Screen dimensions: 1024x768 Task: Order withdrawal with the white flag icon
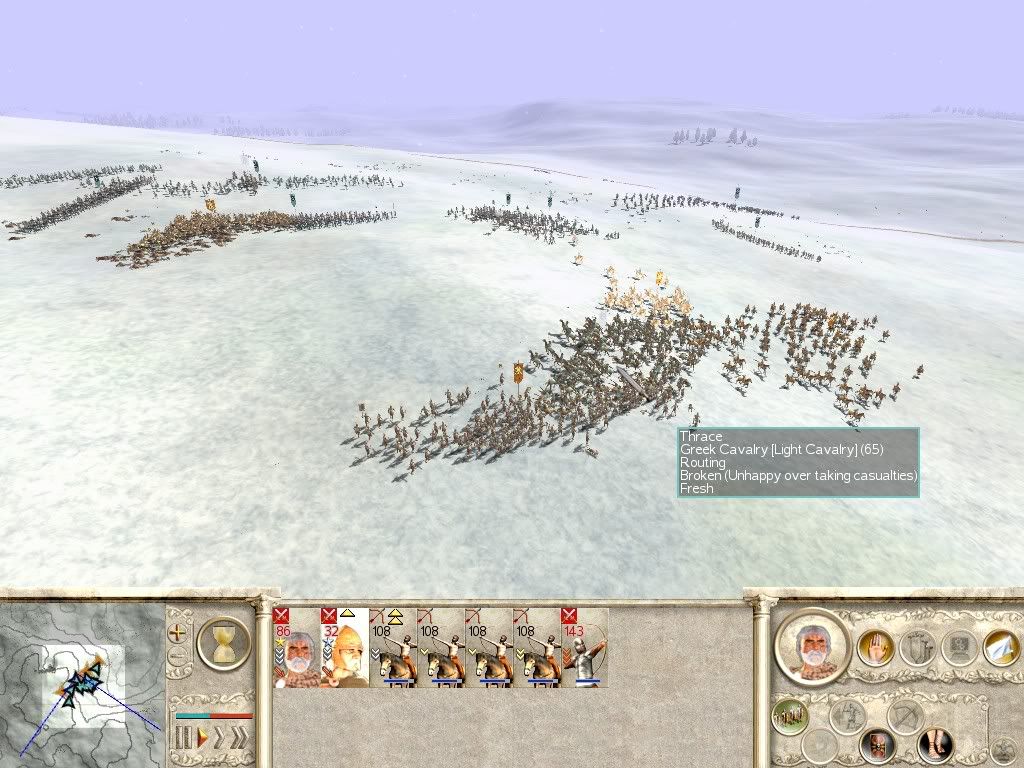(x=1000, y=648)
